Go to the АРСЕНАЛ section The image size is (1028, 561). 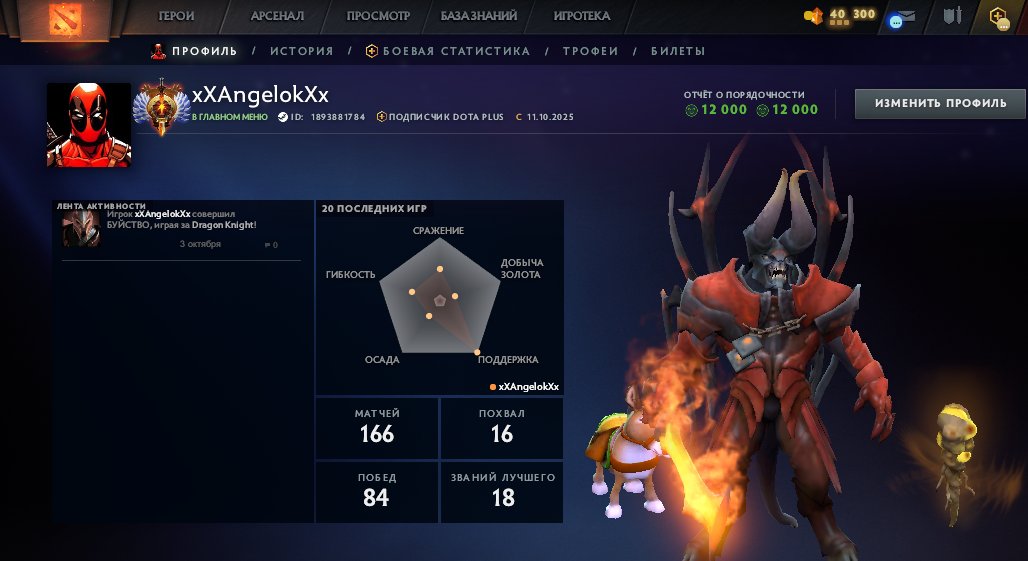[277, 16]
